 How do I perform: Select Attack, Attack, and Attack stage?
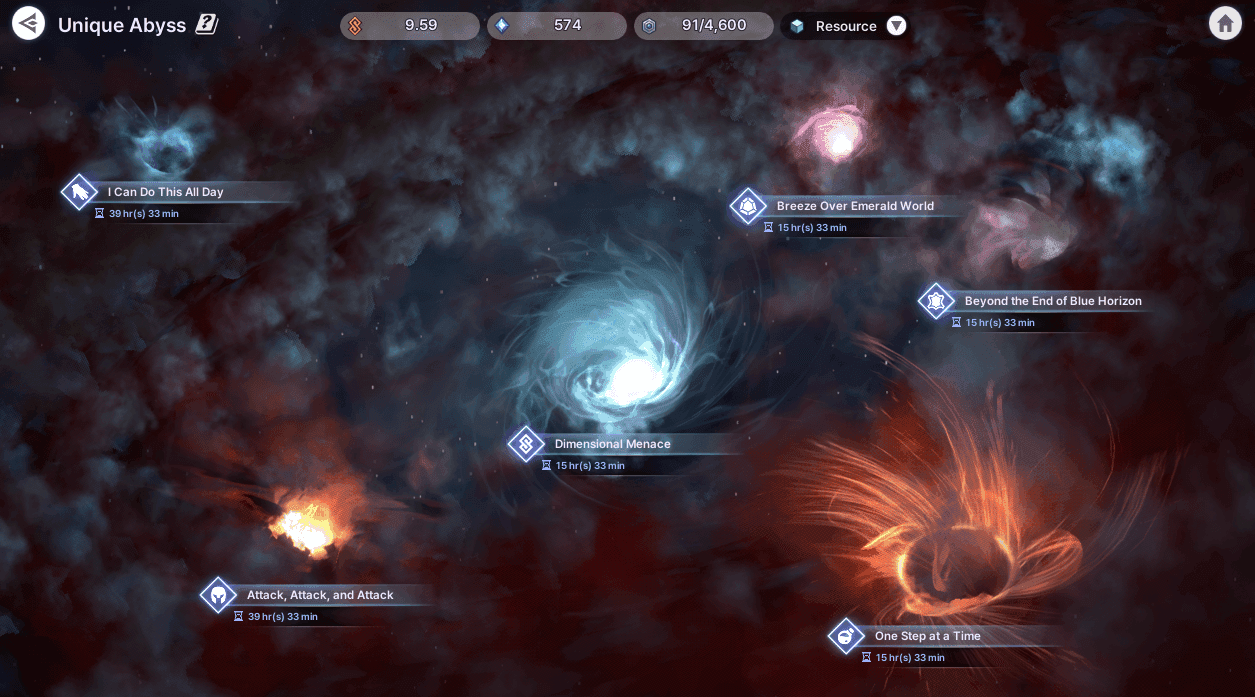(319, 595)
